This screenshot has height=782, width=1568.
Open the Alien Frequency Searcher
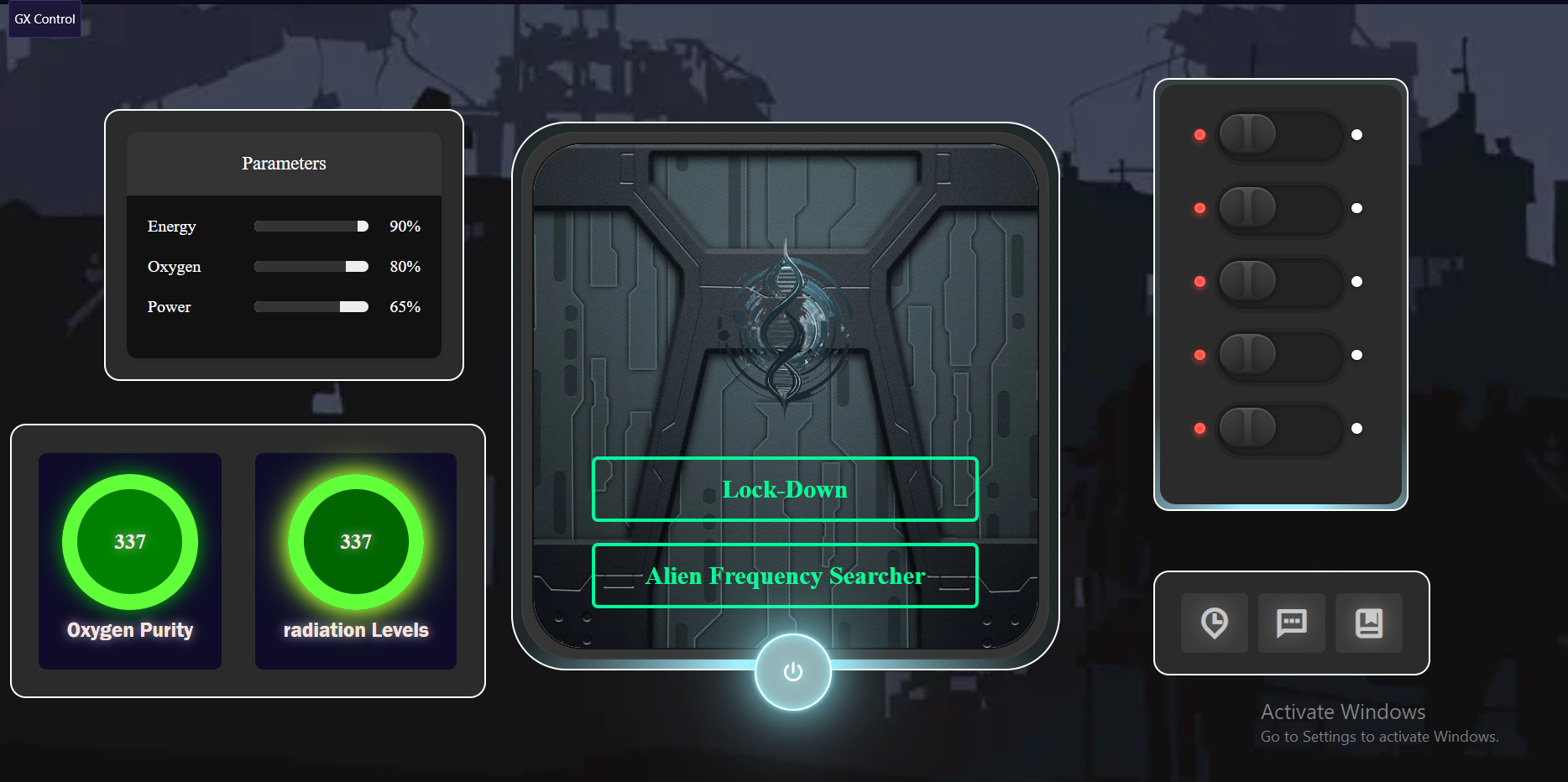pyautogui.click(x=785, y=576)
